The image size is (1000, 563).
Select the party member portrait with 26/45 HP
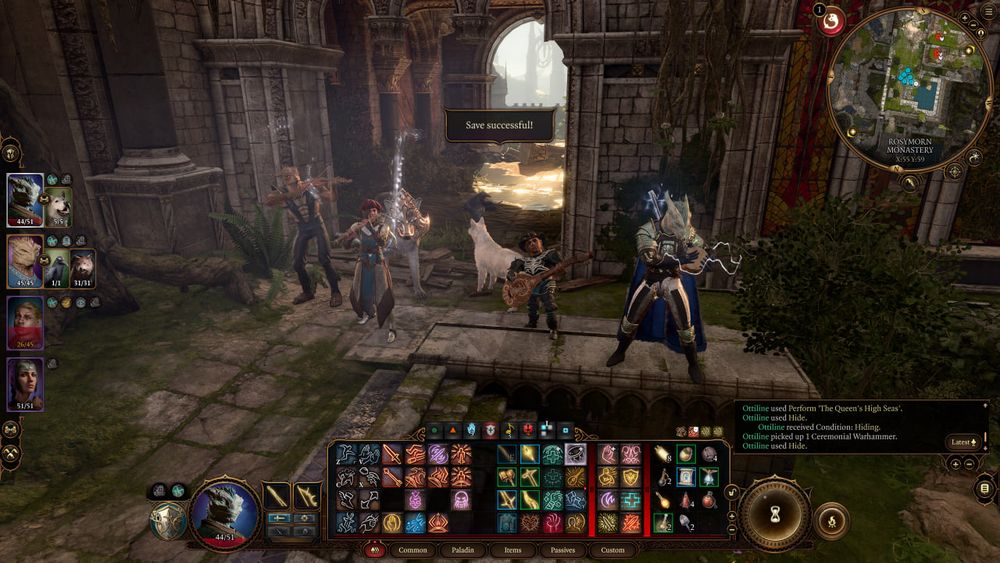25,322
